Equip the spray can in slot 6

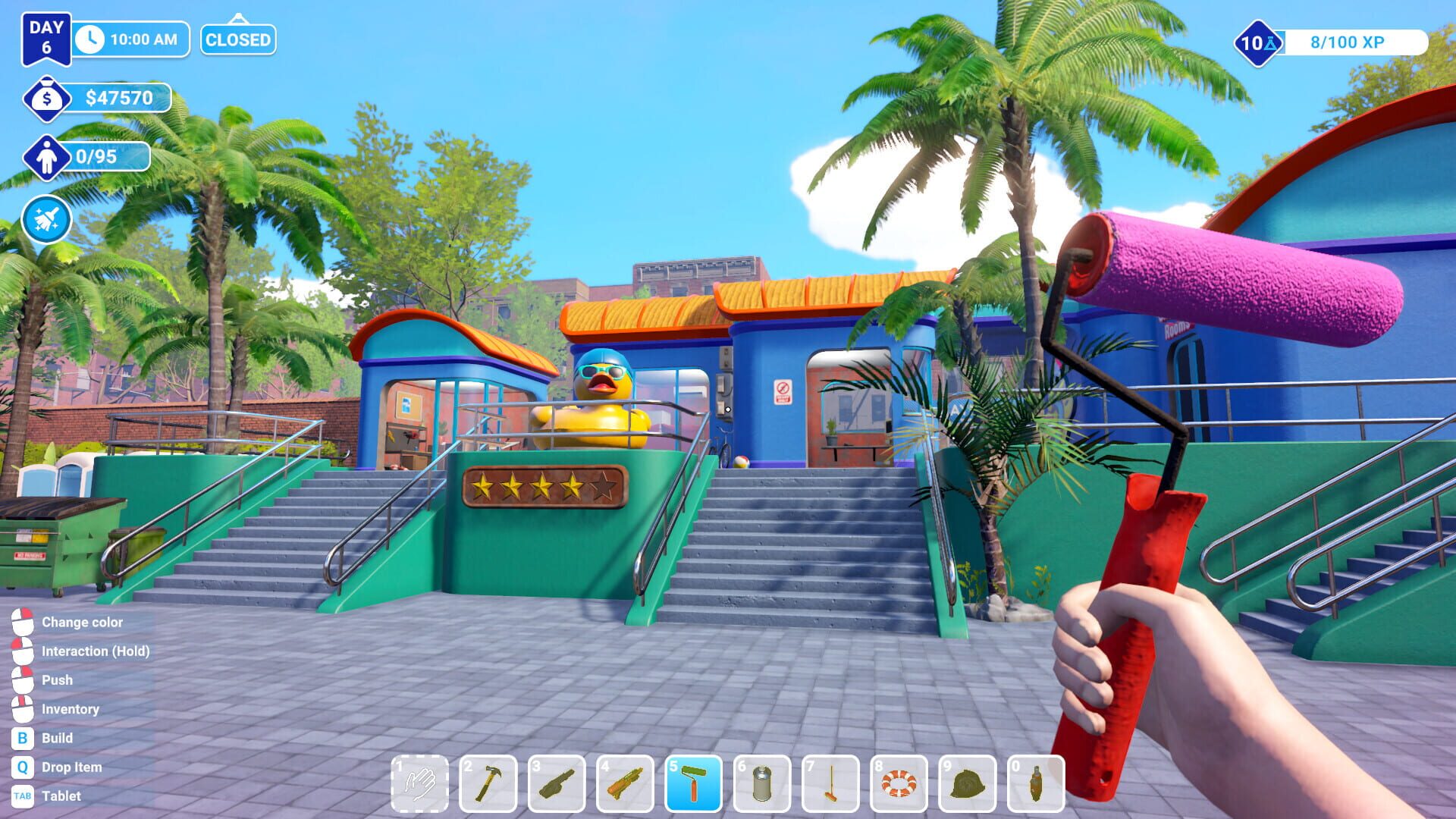[x=763, y=779]
